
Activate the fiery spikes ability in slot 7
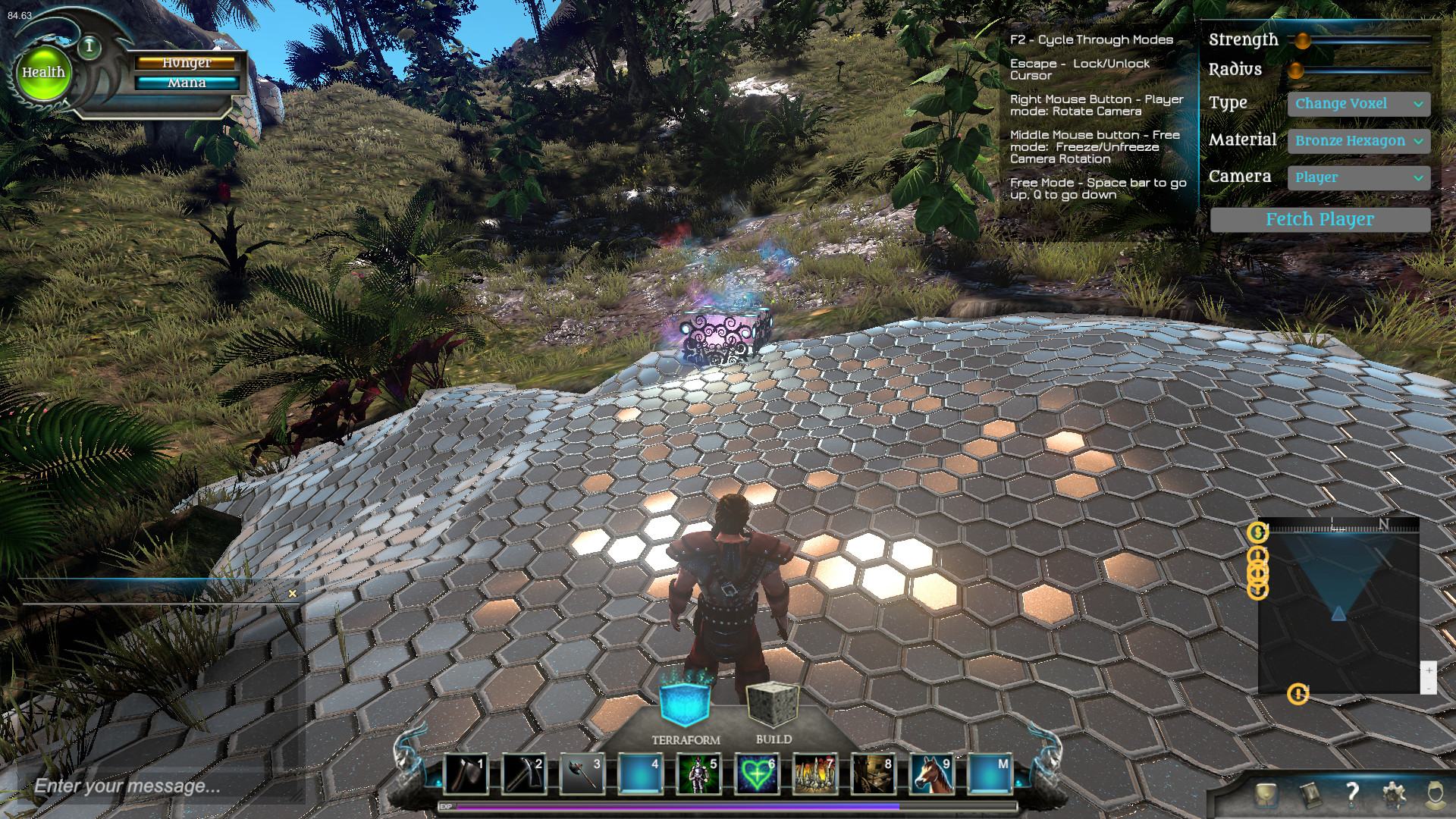(815, 773)
